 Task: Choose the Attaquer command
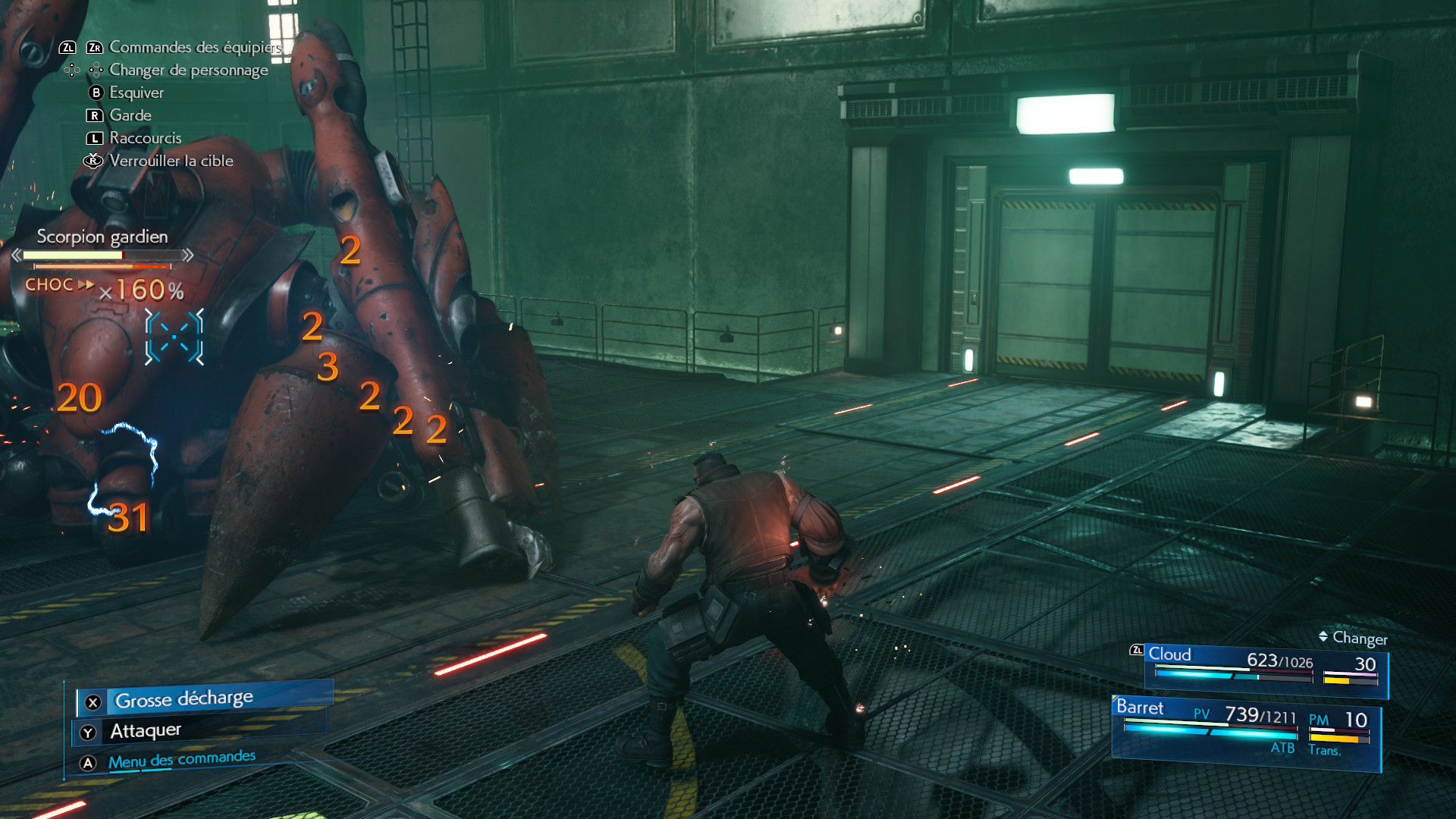146,731
